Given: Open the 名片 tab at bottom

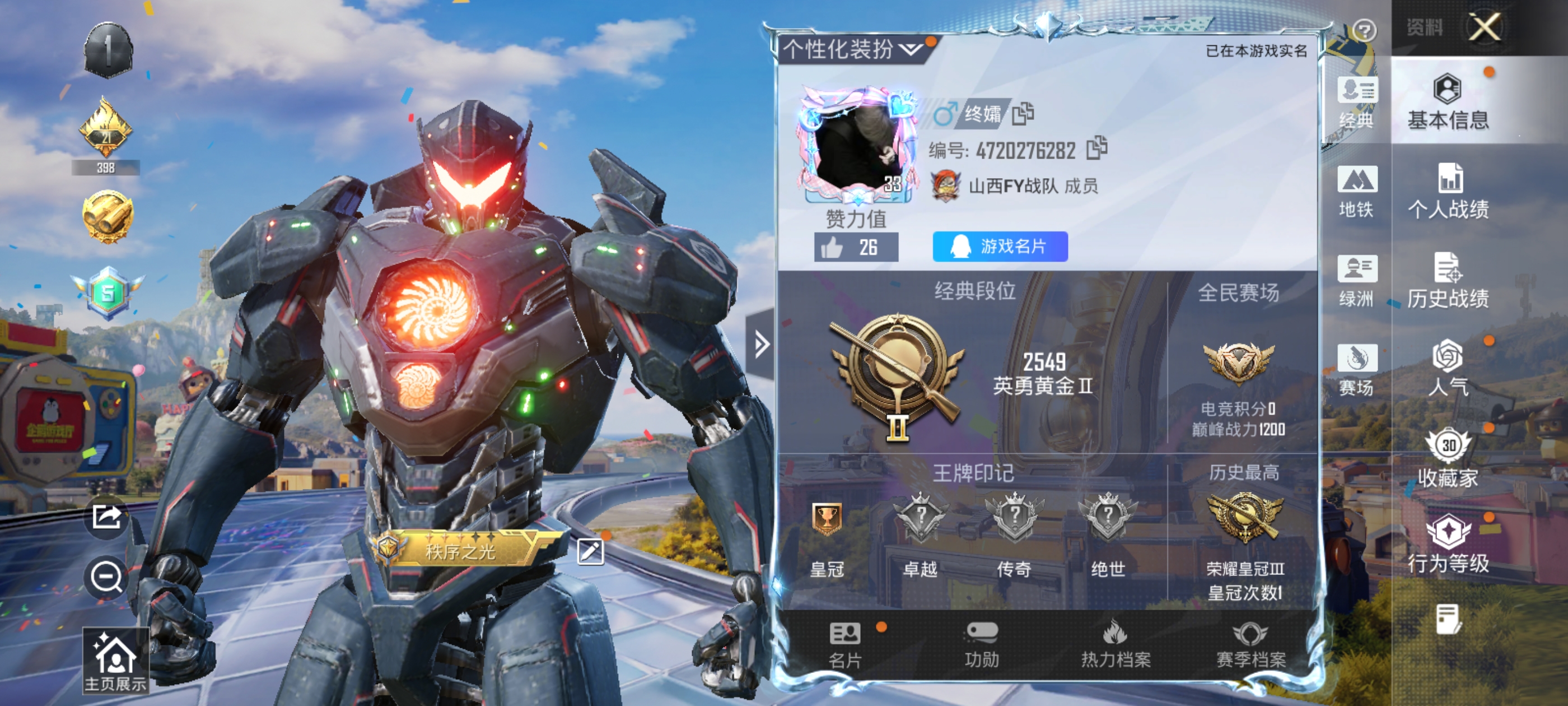Looking at the screenshot, I should (845, 644).
